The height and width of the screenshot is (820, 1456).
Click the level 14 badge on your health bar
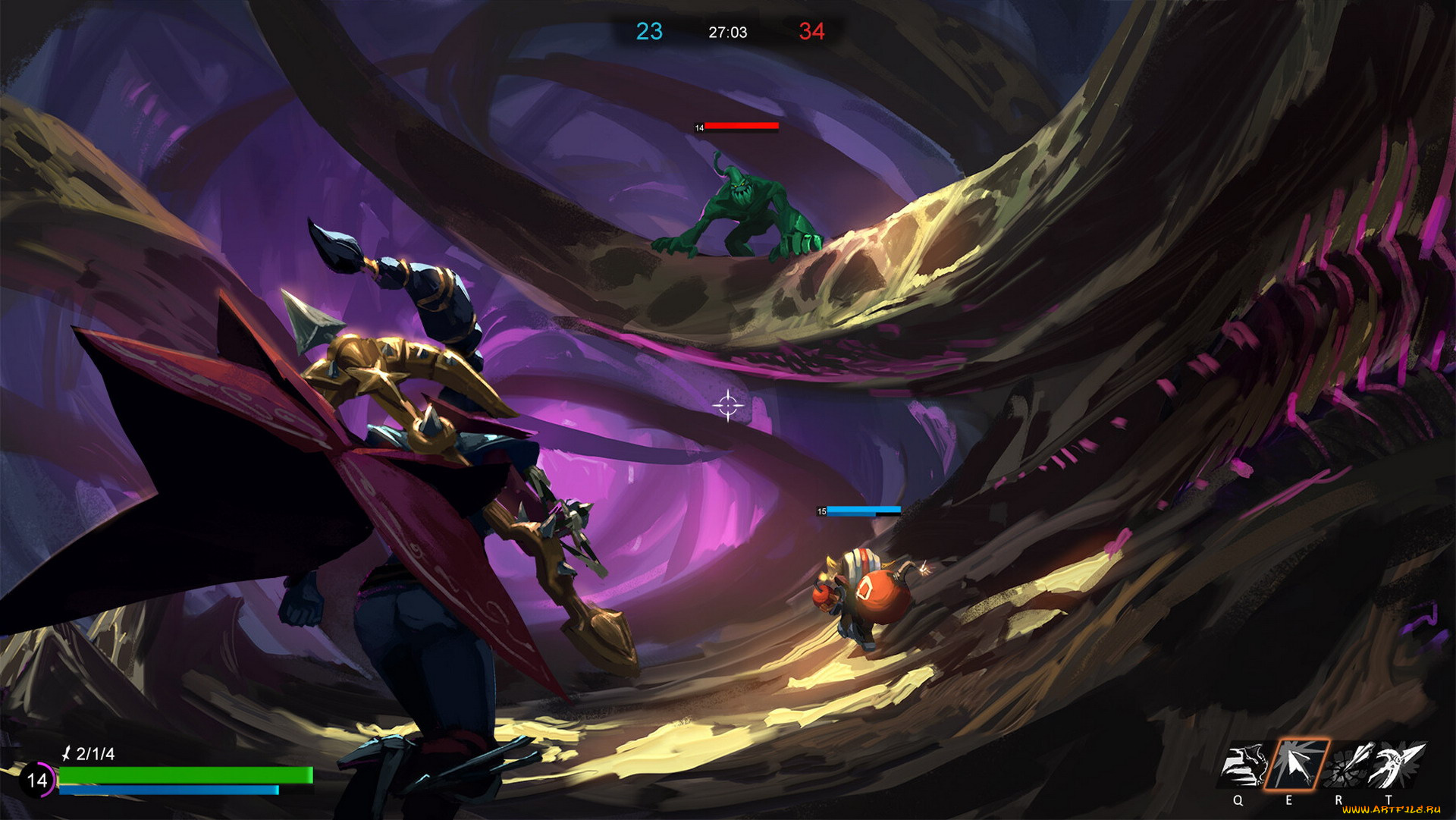click(x=37, y=780)
